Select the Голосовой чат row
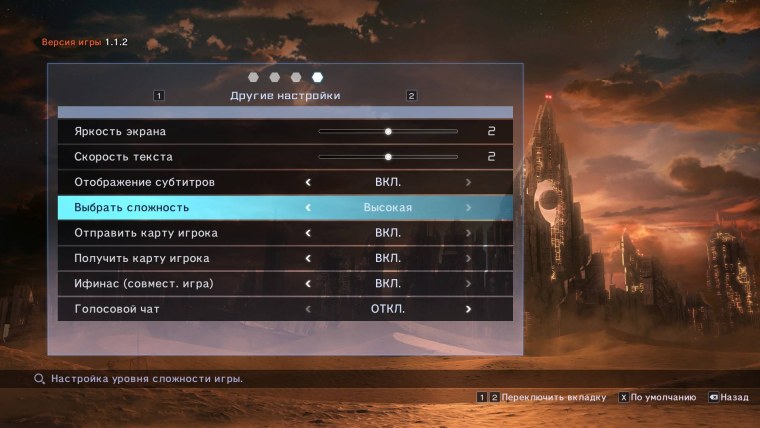The image size is (760, 428). tap(117, 309)
